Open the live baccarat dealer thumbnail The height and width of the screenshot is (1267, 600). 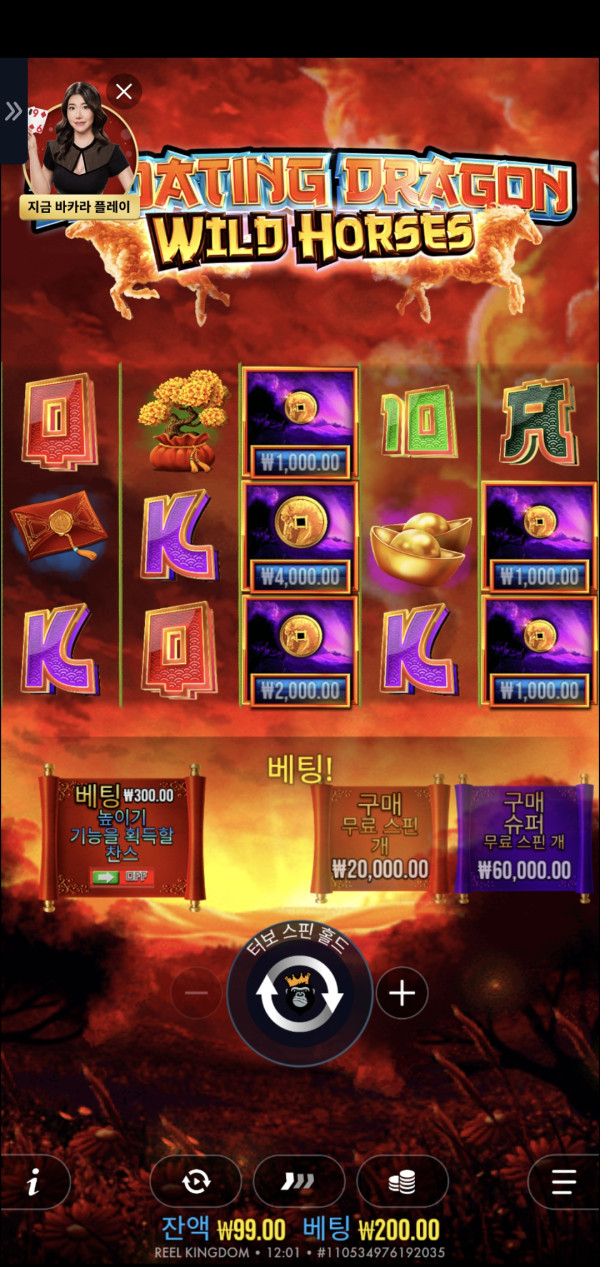pos(78,145)
